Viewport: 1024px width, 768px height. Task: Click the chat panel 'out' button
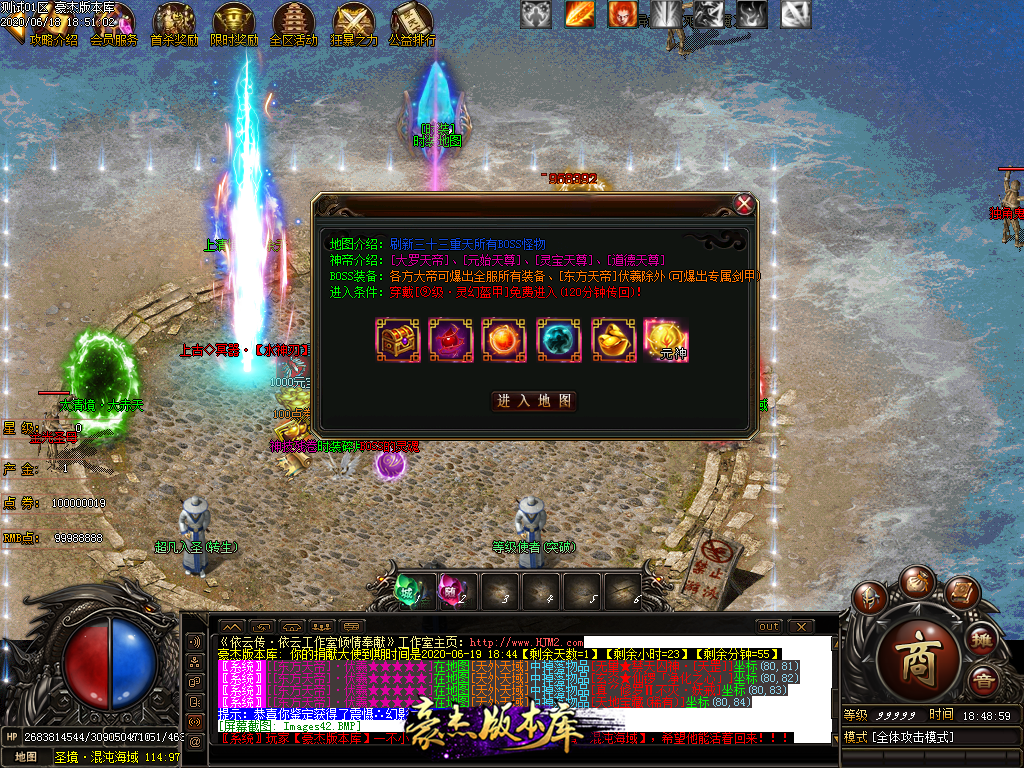768,626
